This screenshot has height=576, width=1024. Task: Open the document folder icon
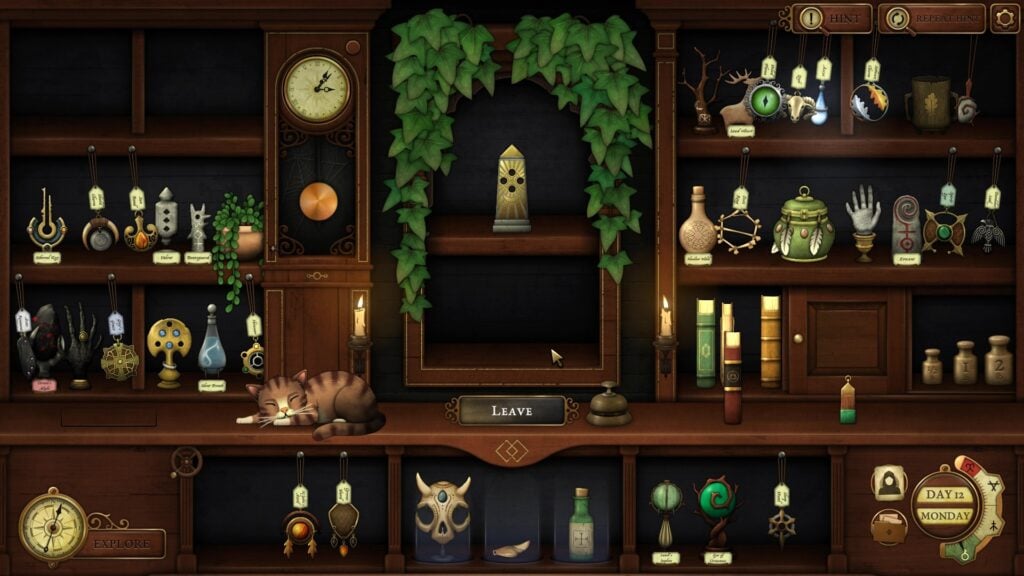click(887, 526)
